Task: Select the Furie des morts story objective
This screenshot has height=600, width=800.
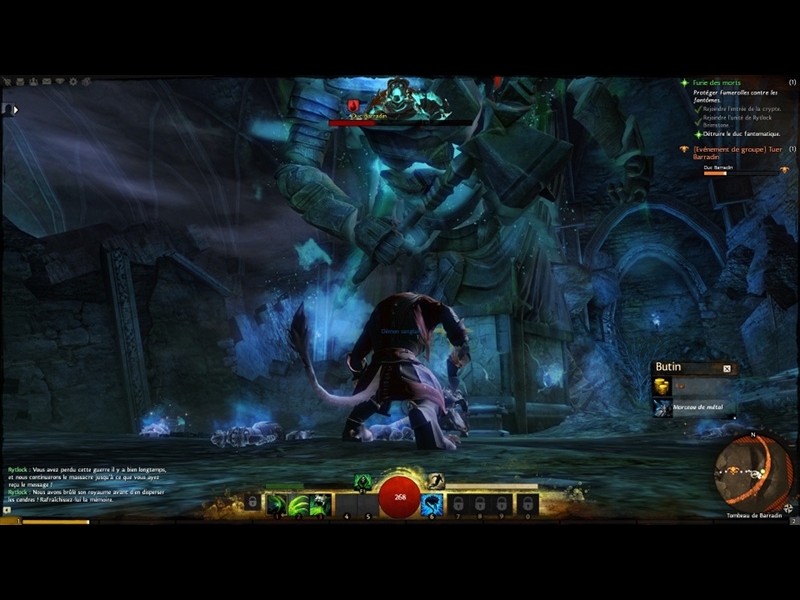Action: (x=718, y=83)
